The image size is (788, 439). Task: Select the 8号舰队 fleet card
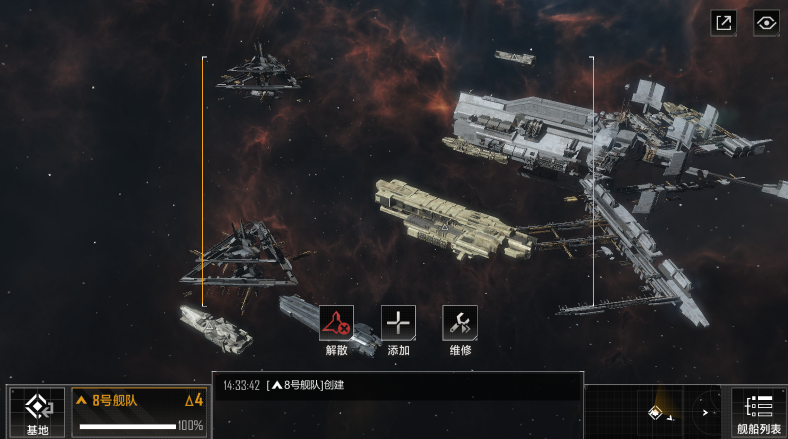pos(139,412)
